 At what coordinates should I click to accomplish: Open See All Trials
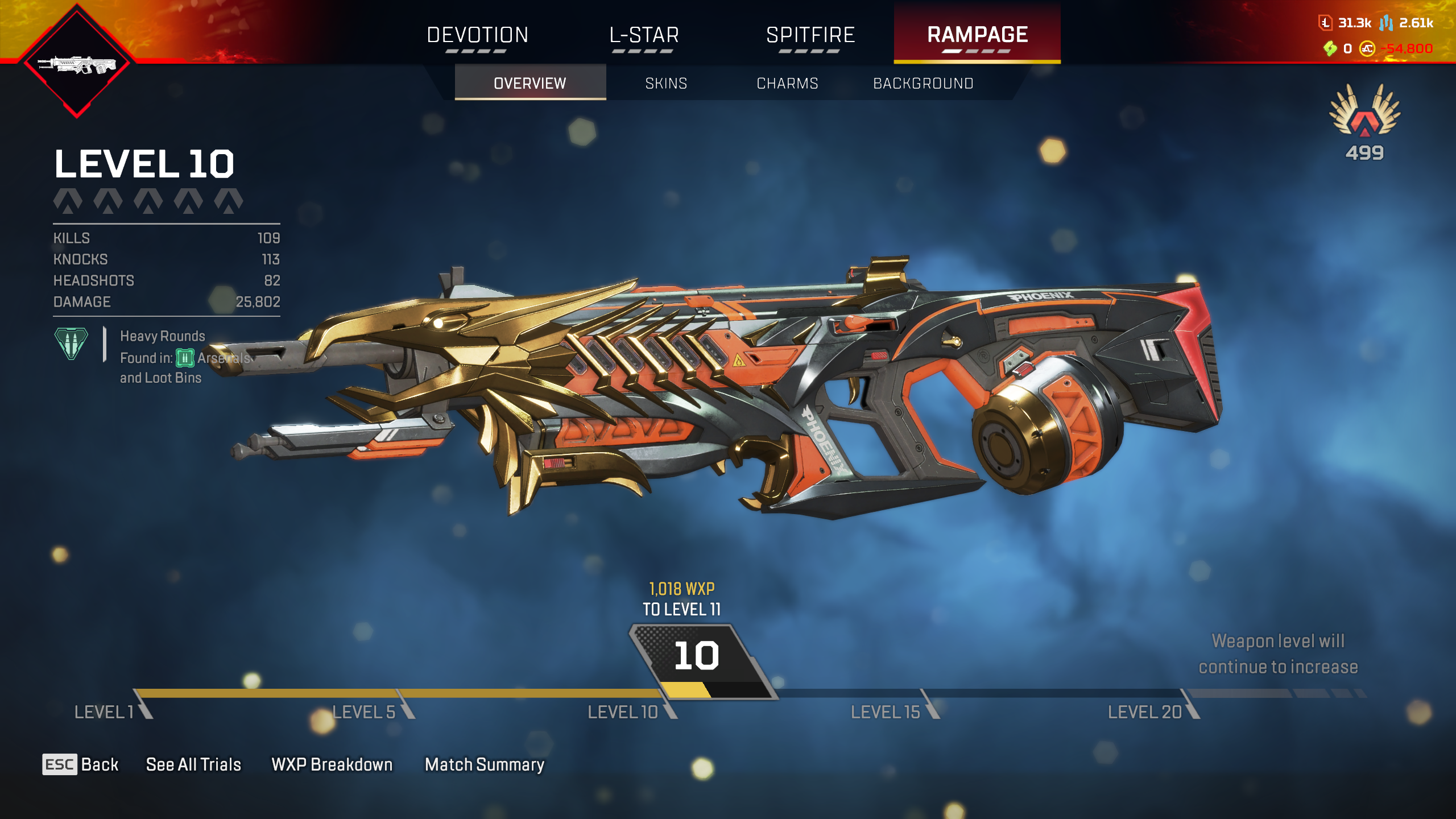tap(193, 764)
